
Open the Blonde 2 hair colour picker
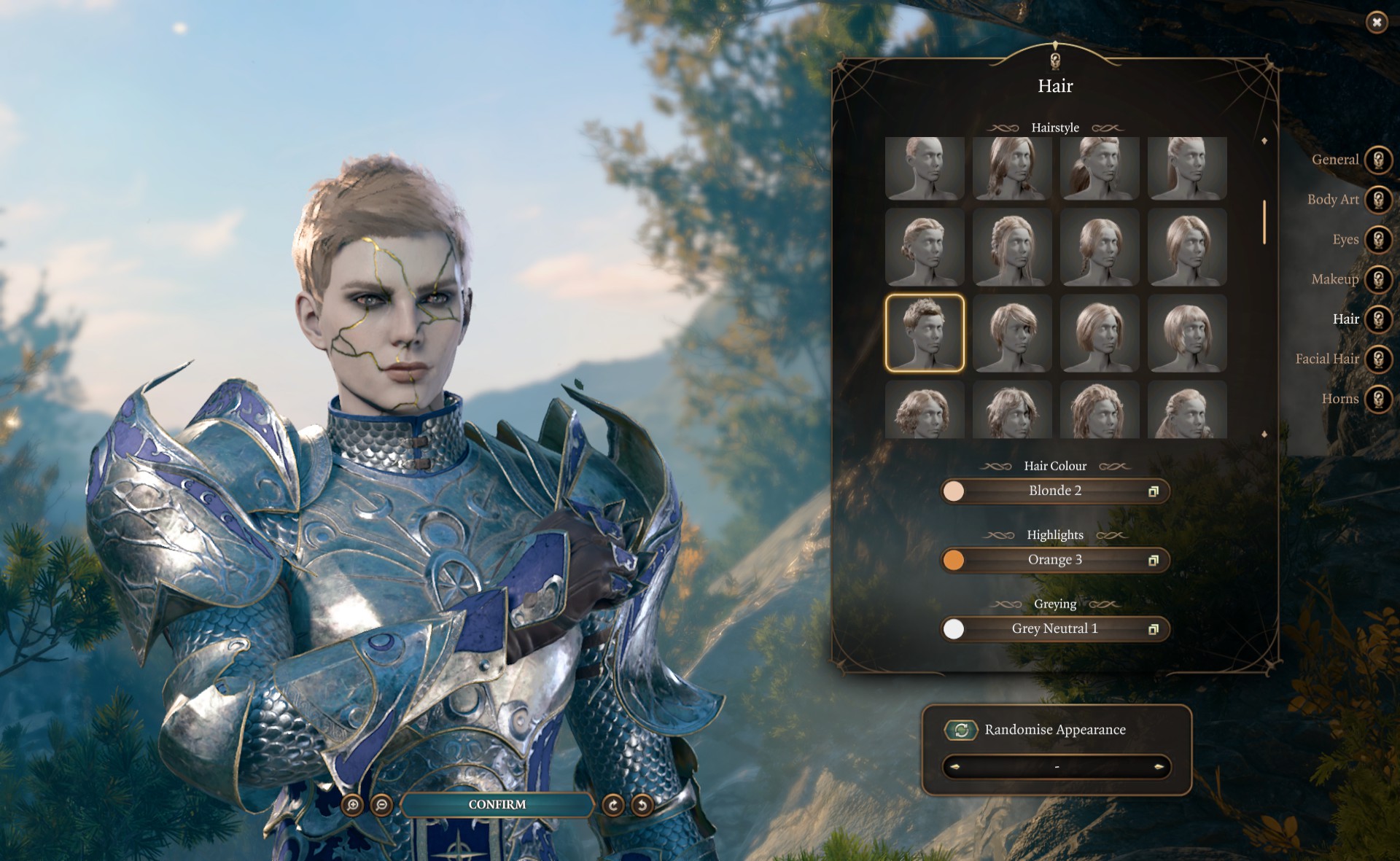point(1055,491)
